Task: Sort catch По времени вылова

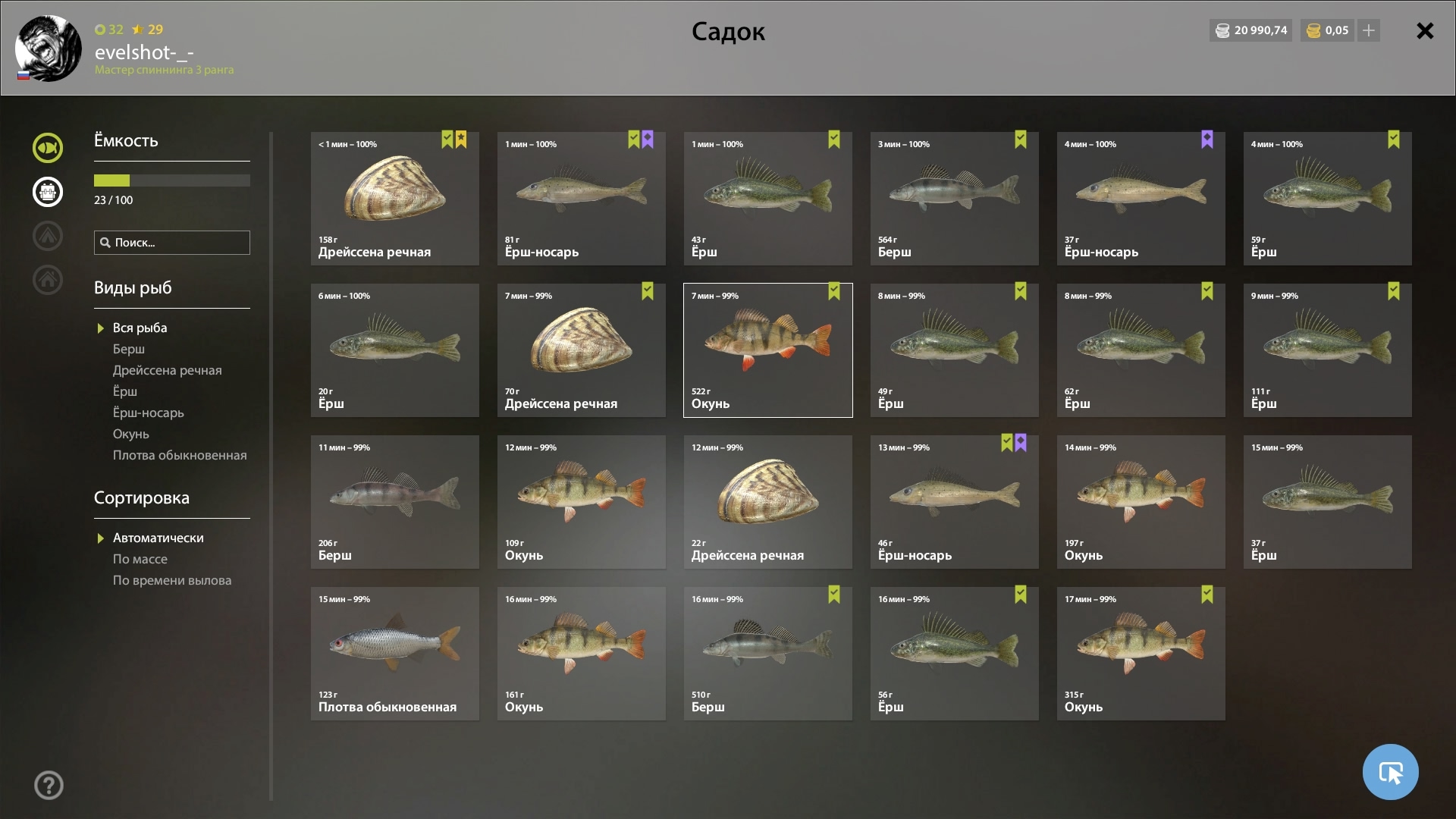Action: [172, 580]
